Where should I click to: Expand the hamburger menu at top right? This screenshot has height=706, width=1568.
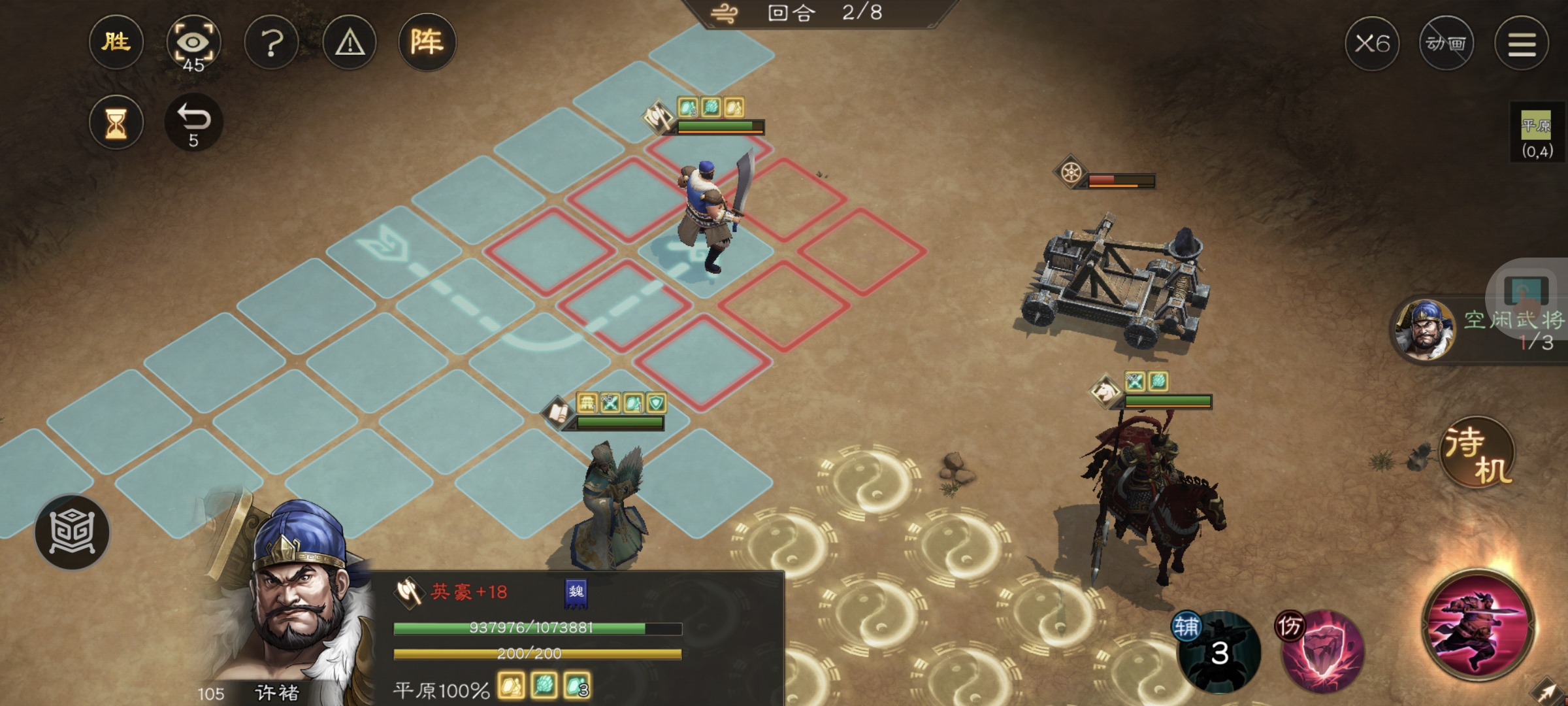[1522, 43]
